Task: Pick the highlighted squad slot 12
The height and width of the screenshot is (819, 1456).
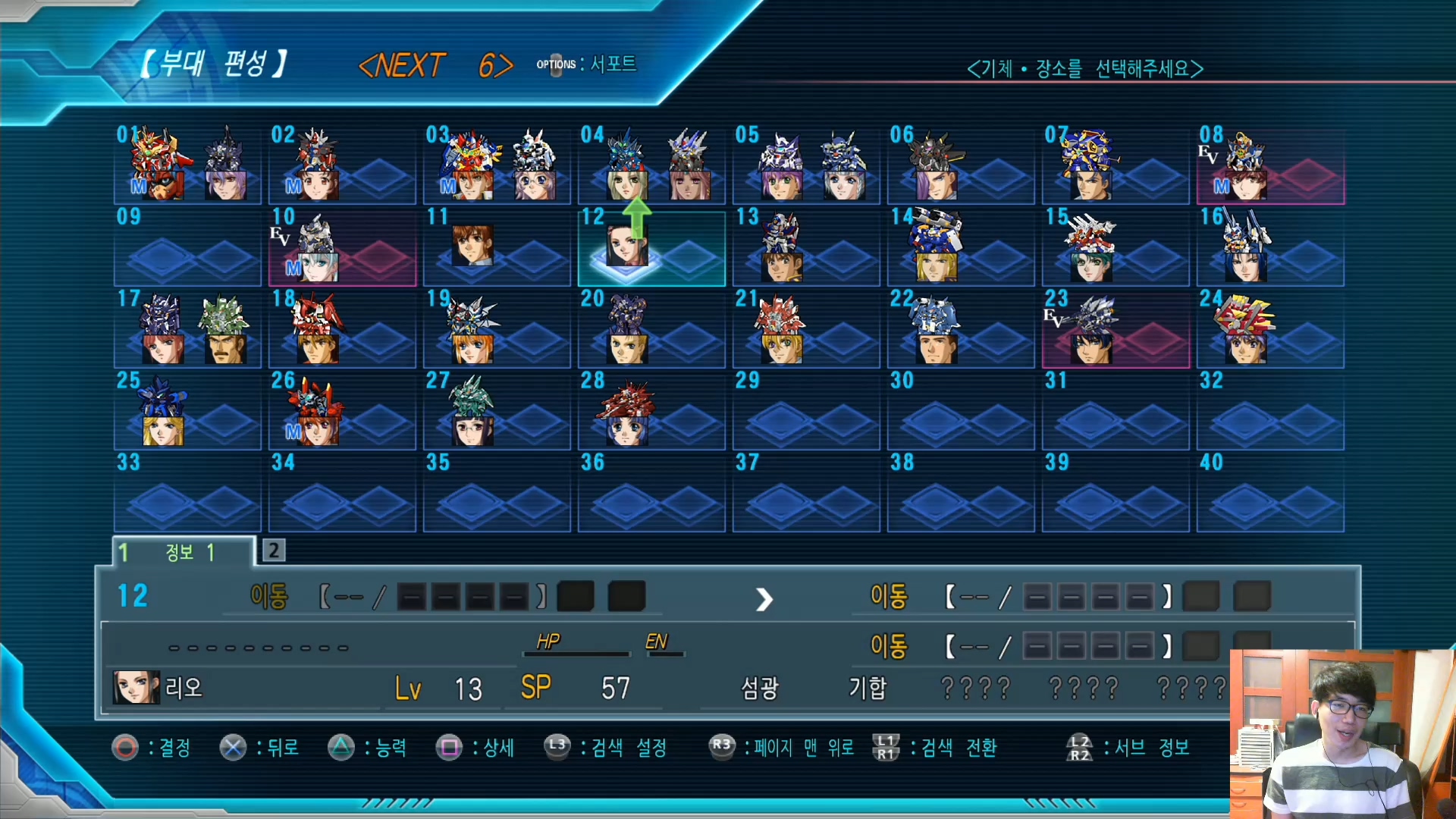Action: click(651, 248)
